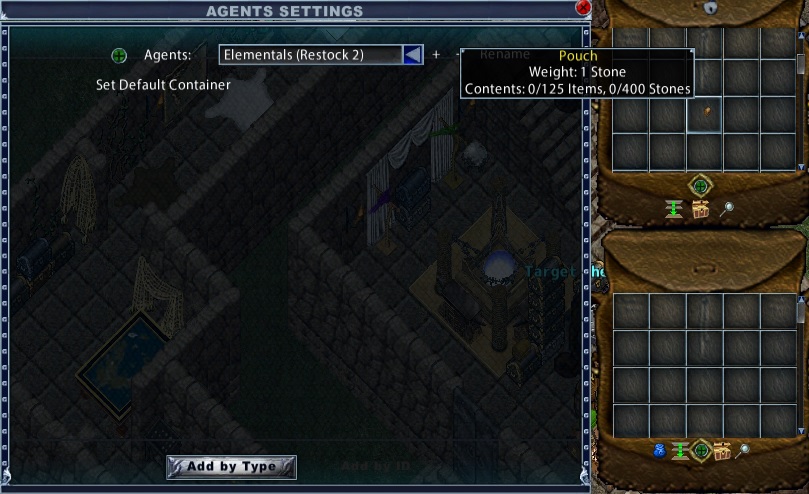Click the Add by Type button
Image resolution: width=809 pixels, height=494 pixels.
click(231, 467)
